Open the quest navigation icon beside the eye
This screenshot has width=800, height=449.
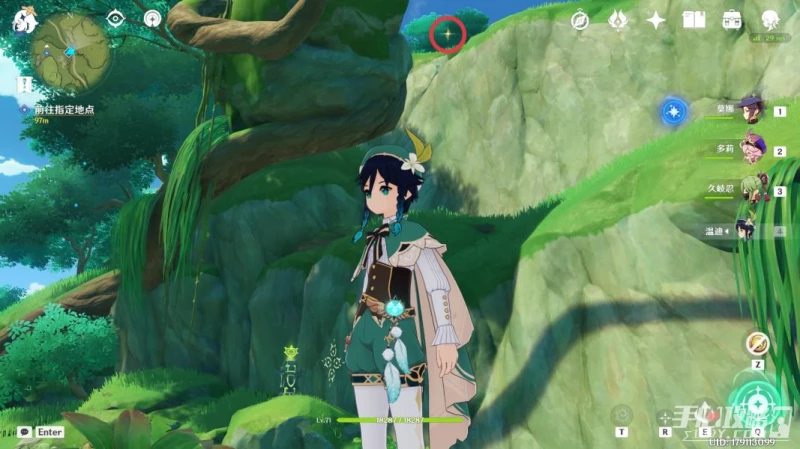(153, 18)
